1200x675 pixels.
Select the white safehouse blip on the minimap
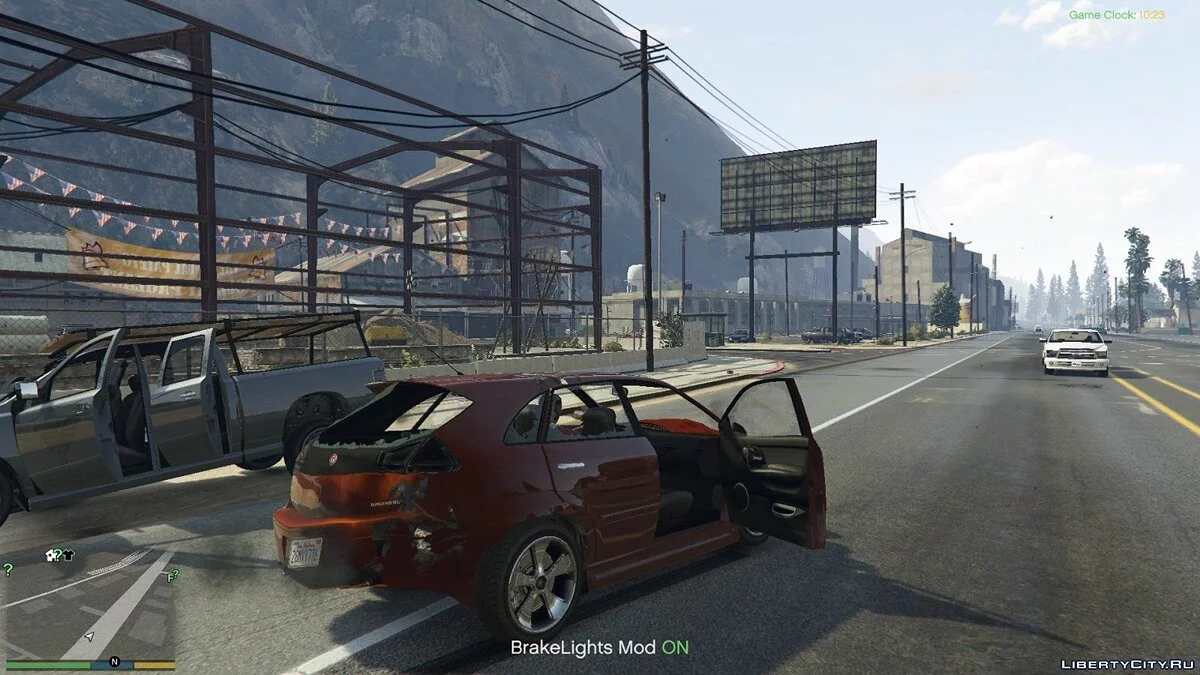(52, 555)
